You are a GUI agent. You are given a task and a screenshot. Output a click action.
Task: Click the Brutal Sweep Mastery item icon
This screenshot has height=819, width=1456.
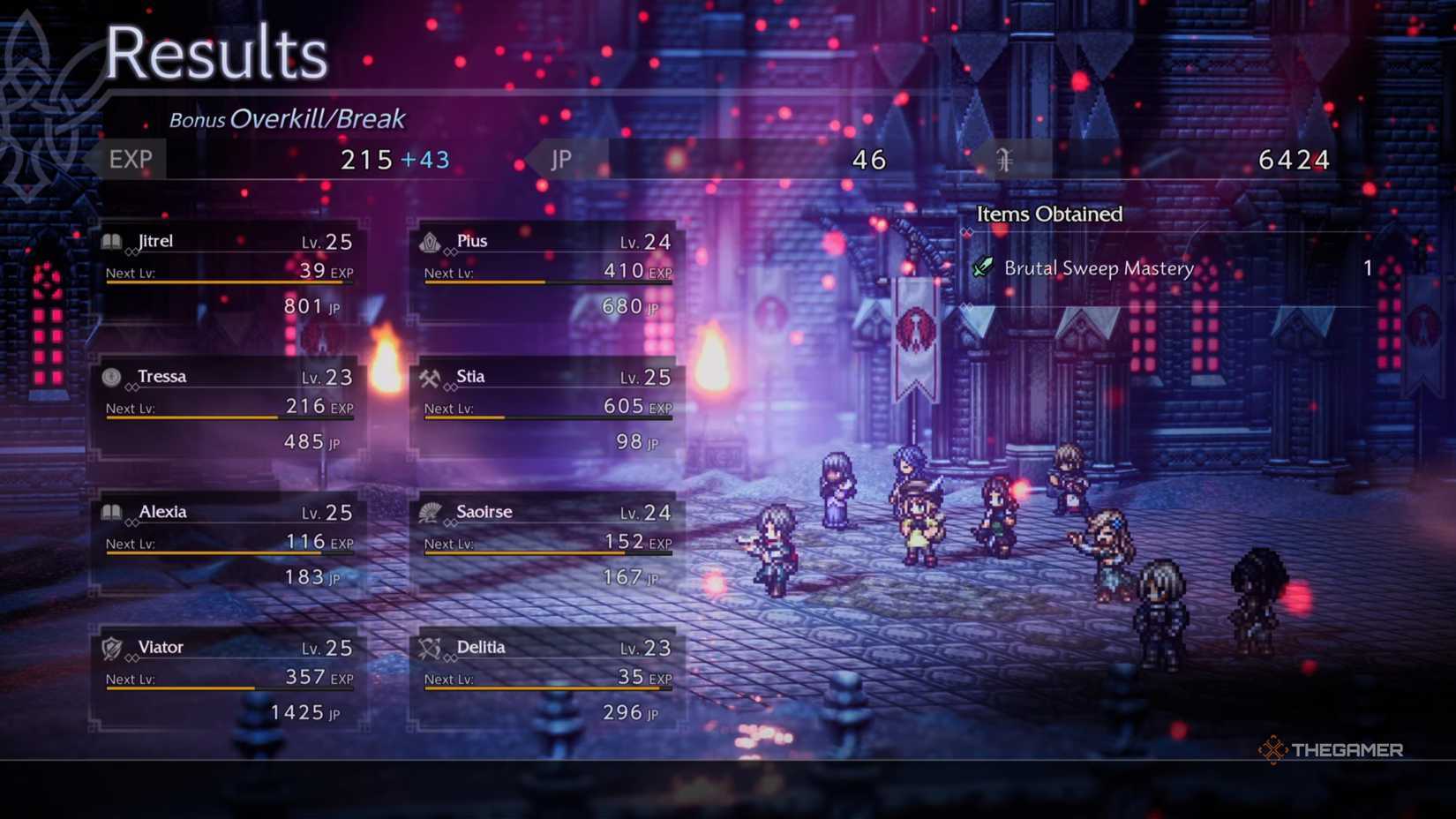(x=982, y=267)
